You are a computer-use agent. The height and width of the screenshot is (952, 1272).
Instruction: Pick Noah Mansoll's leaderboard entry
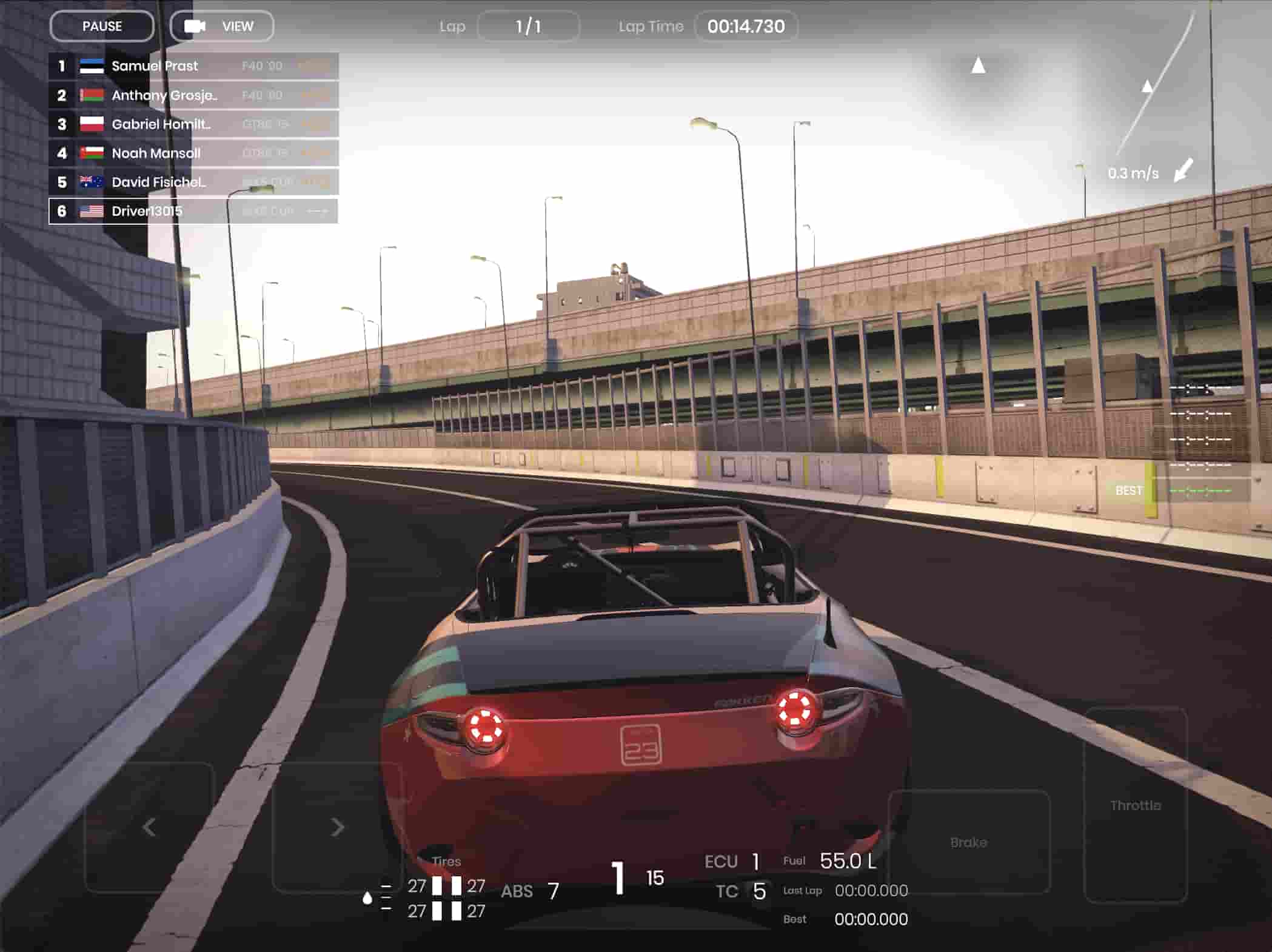[x=193, y=153]
